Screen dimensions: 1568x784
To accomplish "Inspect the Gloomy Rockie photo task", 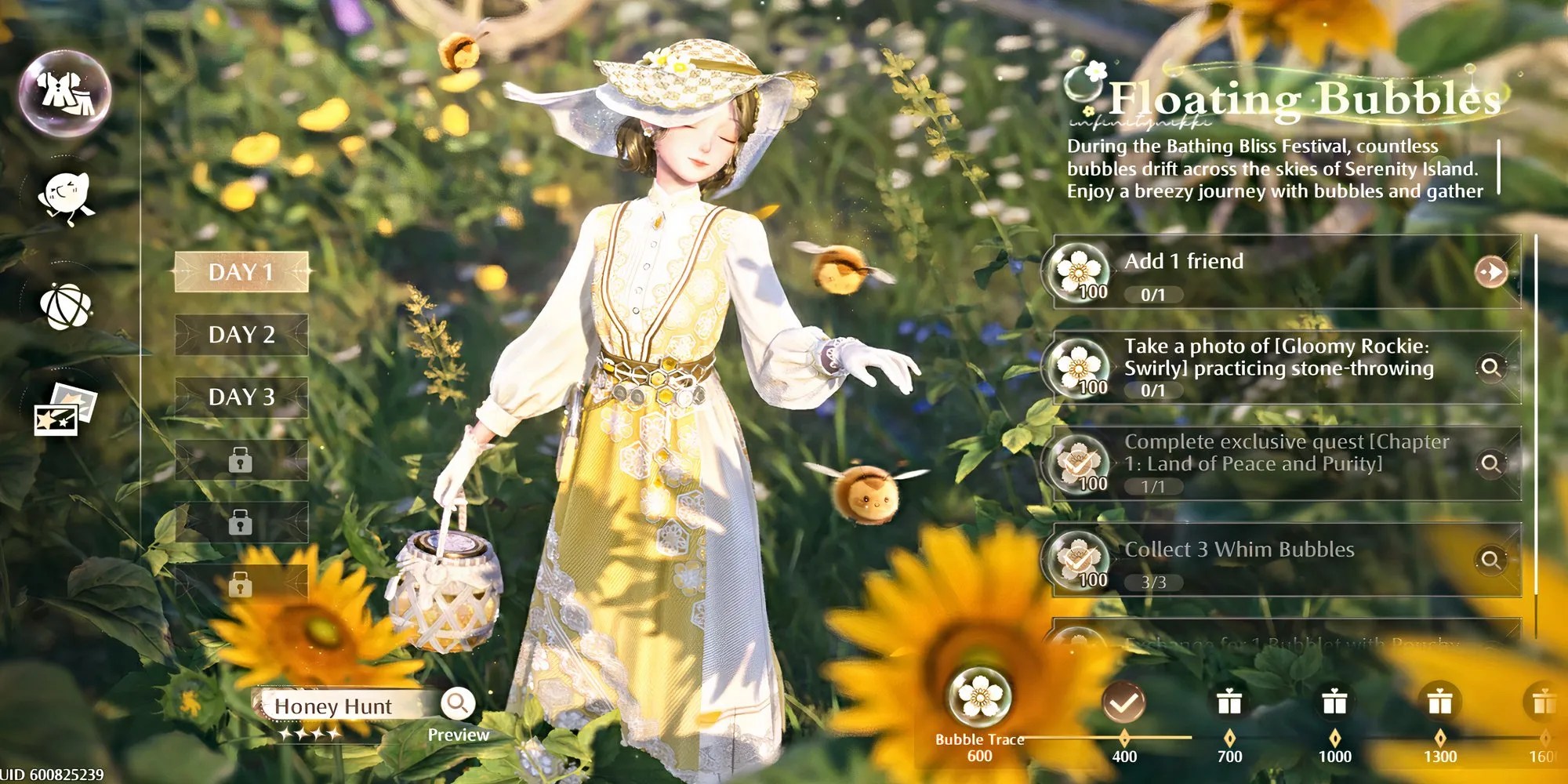I will pos(1490,367).
